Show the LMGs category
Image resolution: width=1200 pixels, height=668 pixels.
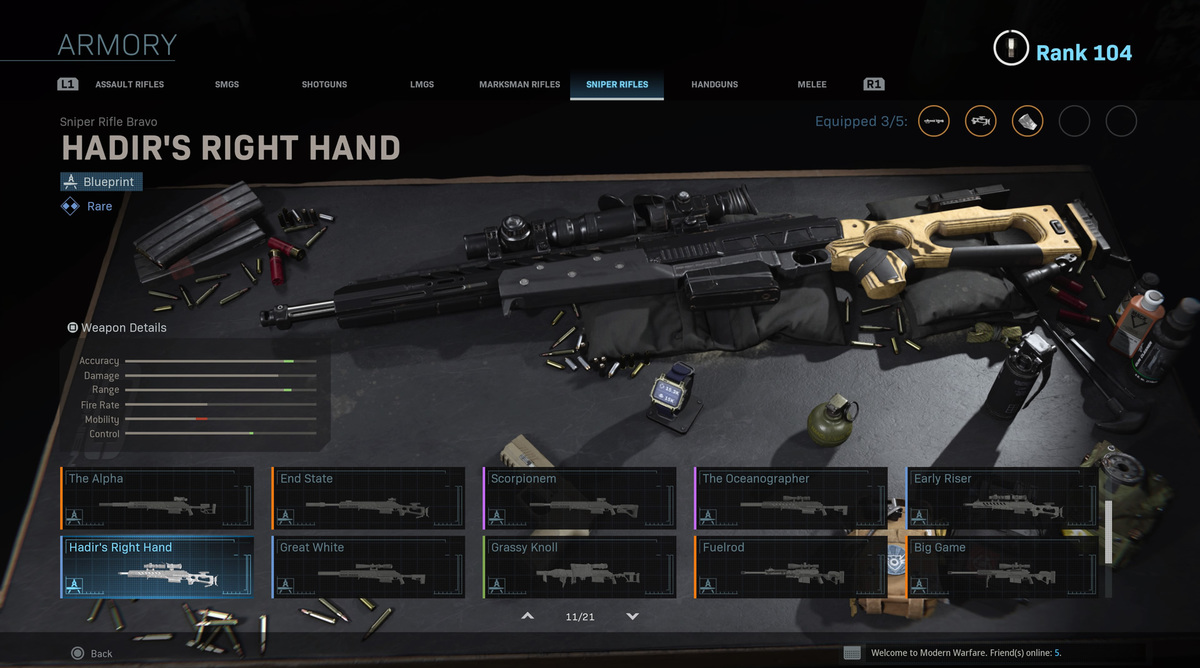pos(422,85)
